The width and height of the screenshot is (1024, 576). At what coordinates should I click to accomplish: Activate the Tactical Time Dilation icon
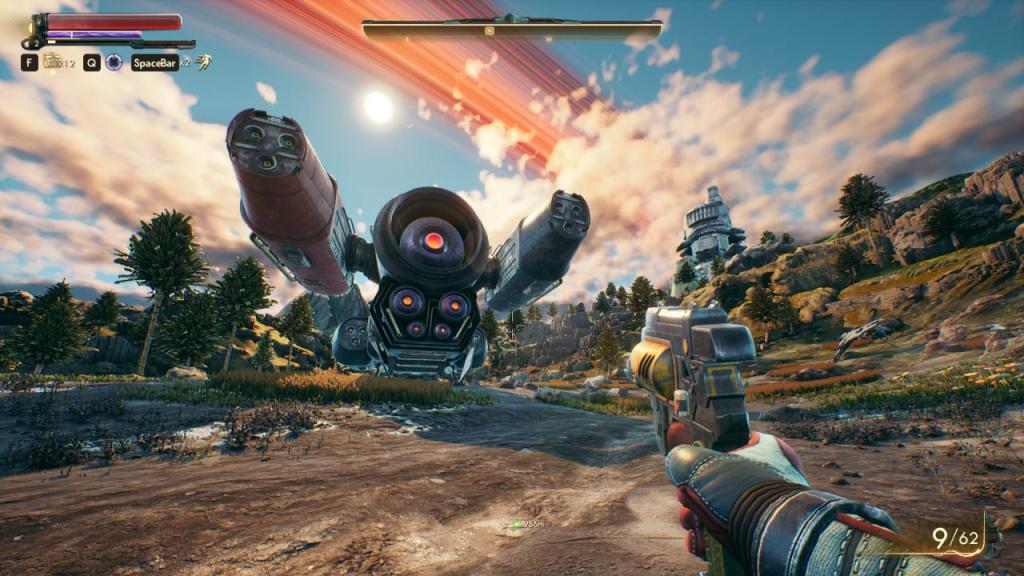(x=114, y=62)
